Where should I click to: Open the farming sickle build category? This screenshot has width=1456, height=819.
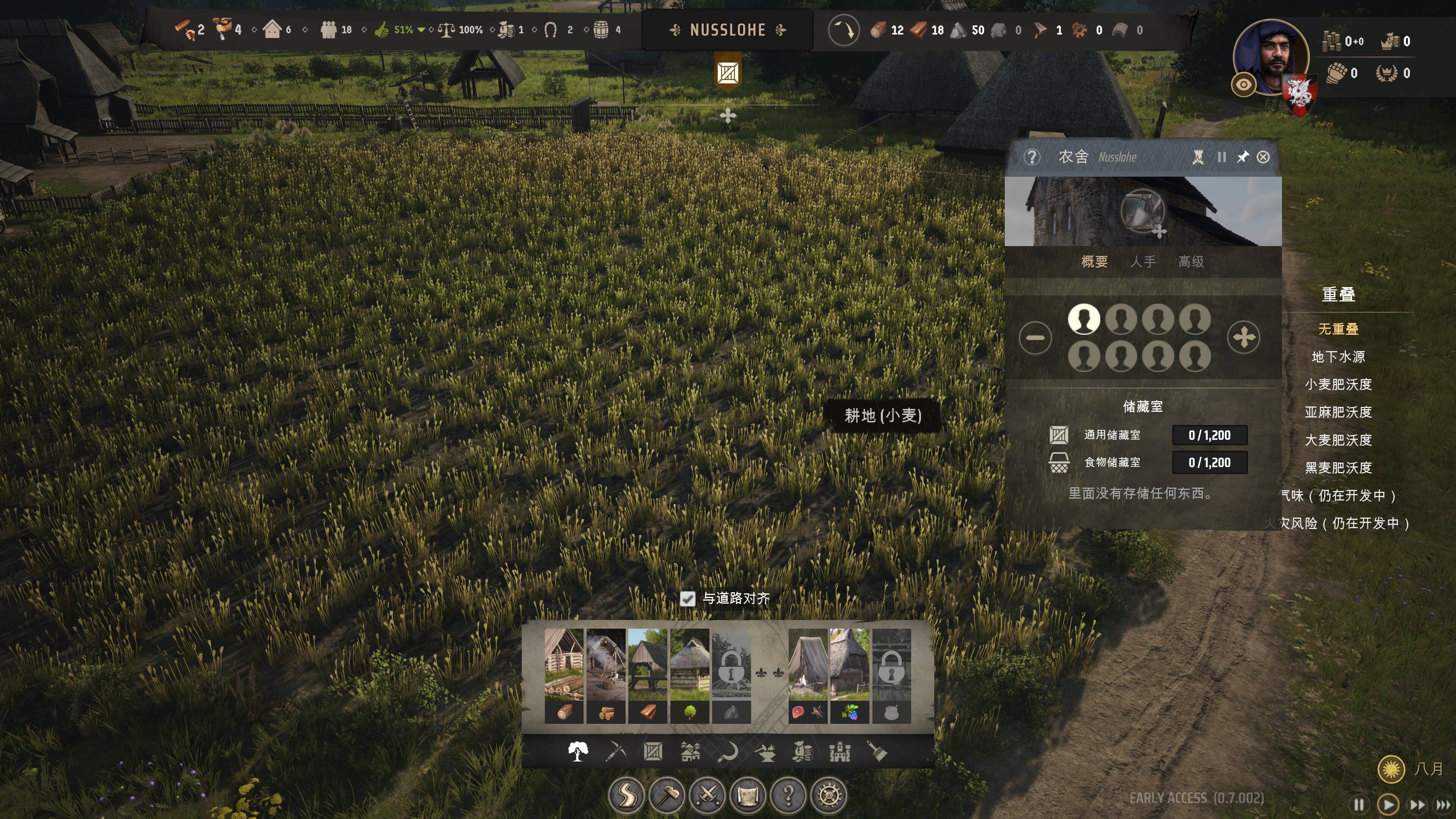[x=728, y=752]
